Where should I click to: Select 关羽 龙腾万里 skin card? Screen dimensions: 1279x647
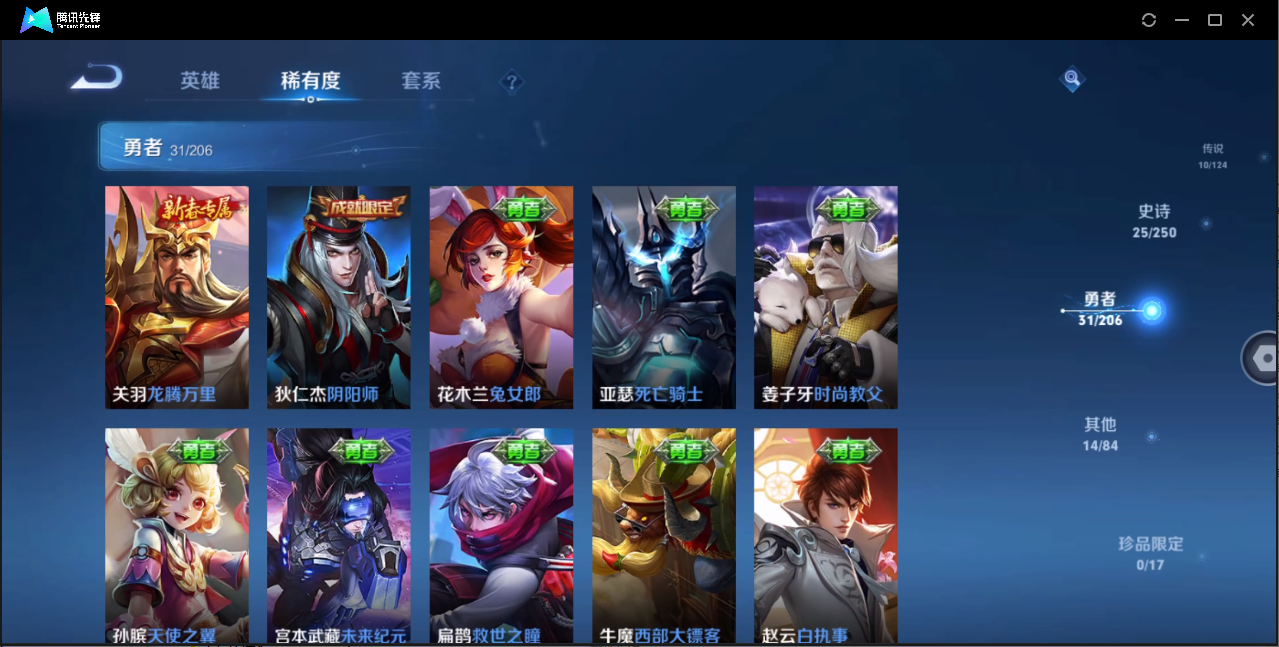point(177,297)
